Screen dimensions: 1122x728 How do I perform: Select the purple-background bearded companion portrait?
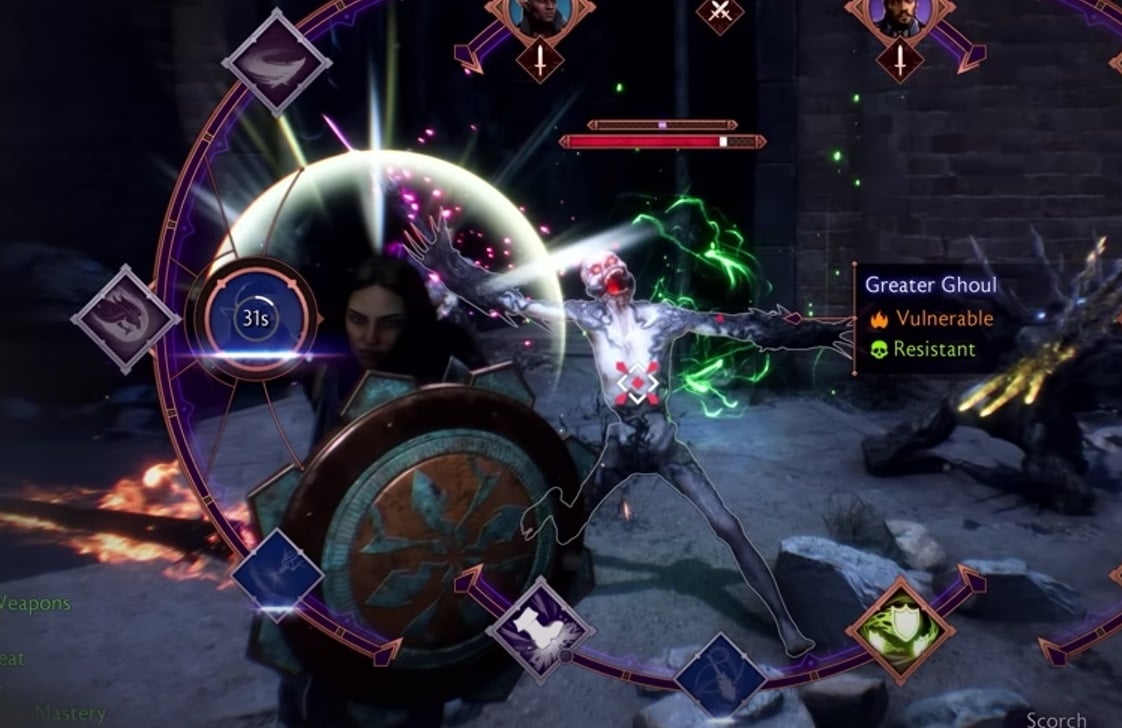coord(901,14)
